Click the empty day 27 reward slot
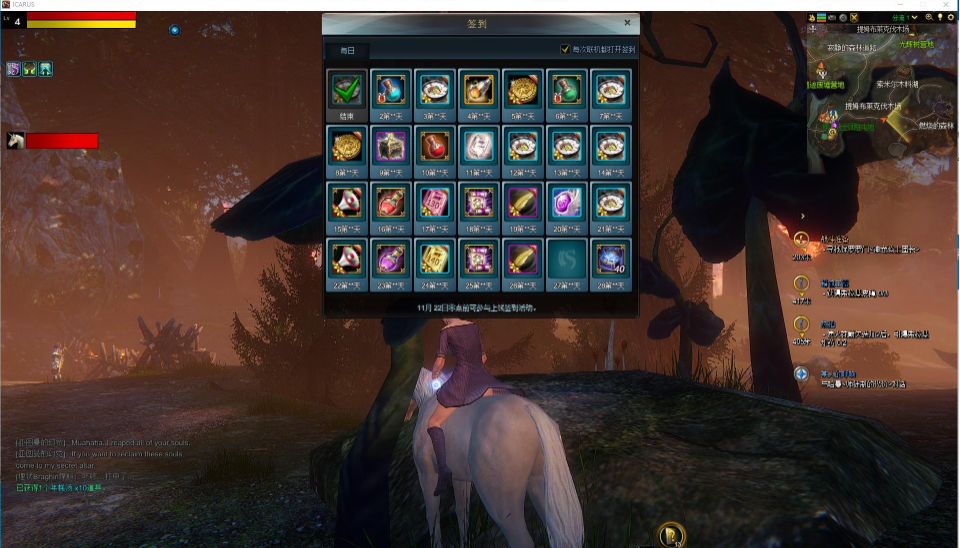The image size is (960, 548). [567, 259]
